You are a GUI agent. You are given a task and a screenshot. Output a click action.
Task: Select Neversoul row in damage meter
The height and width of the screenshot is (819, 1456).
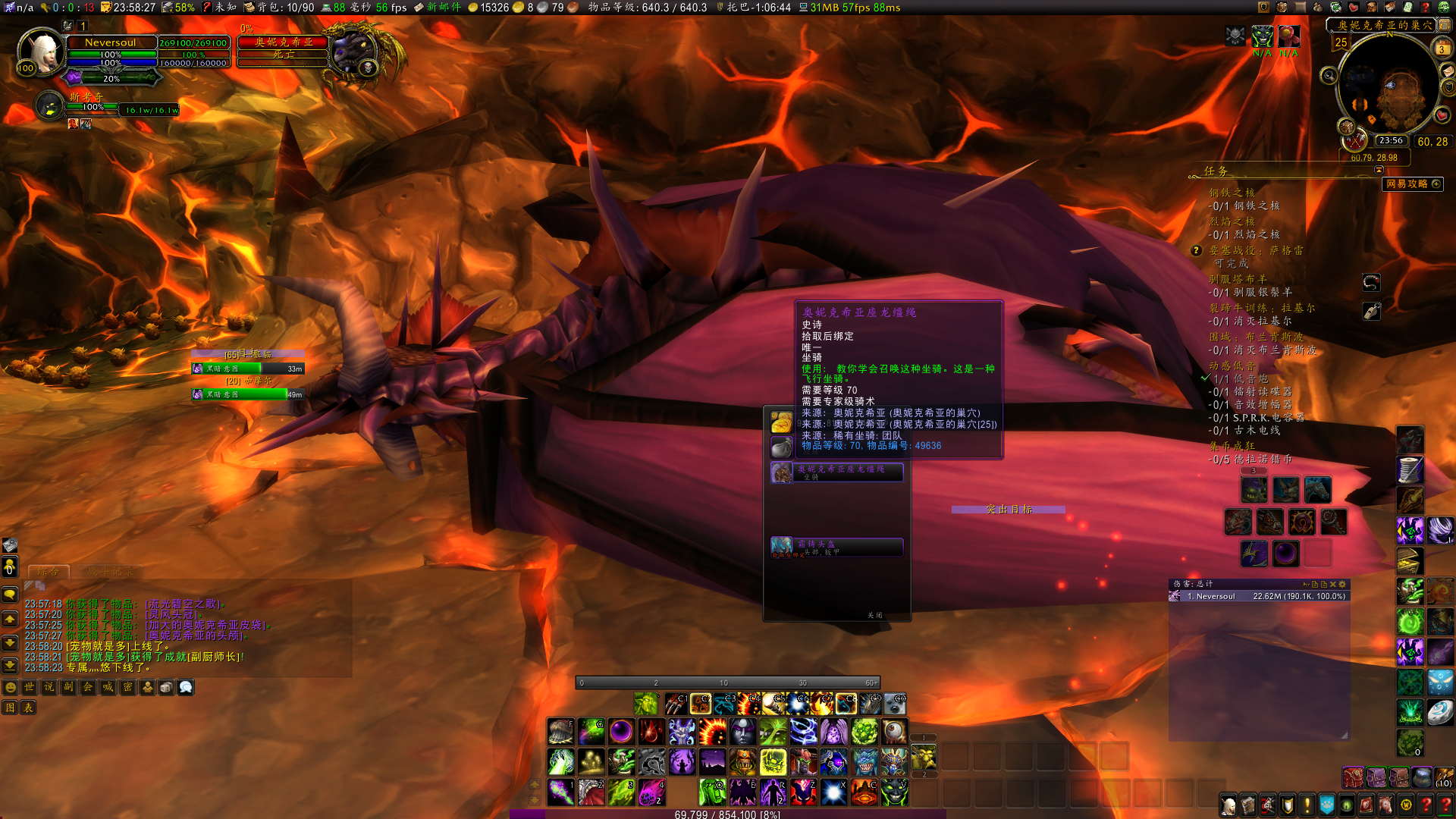[1259, 597]
